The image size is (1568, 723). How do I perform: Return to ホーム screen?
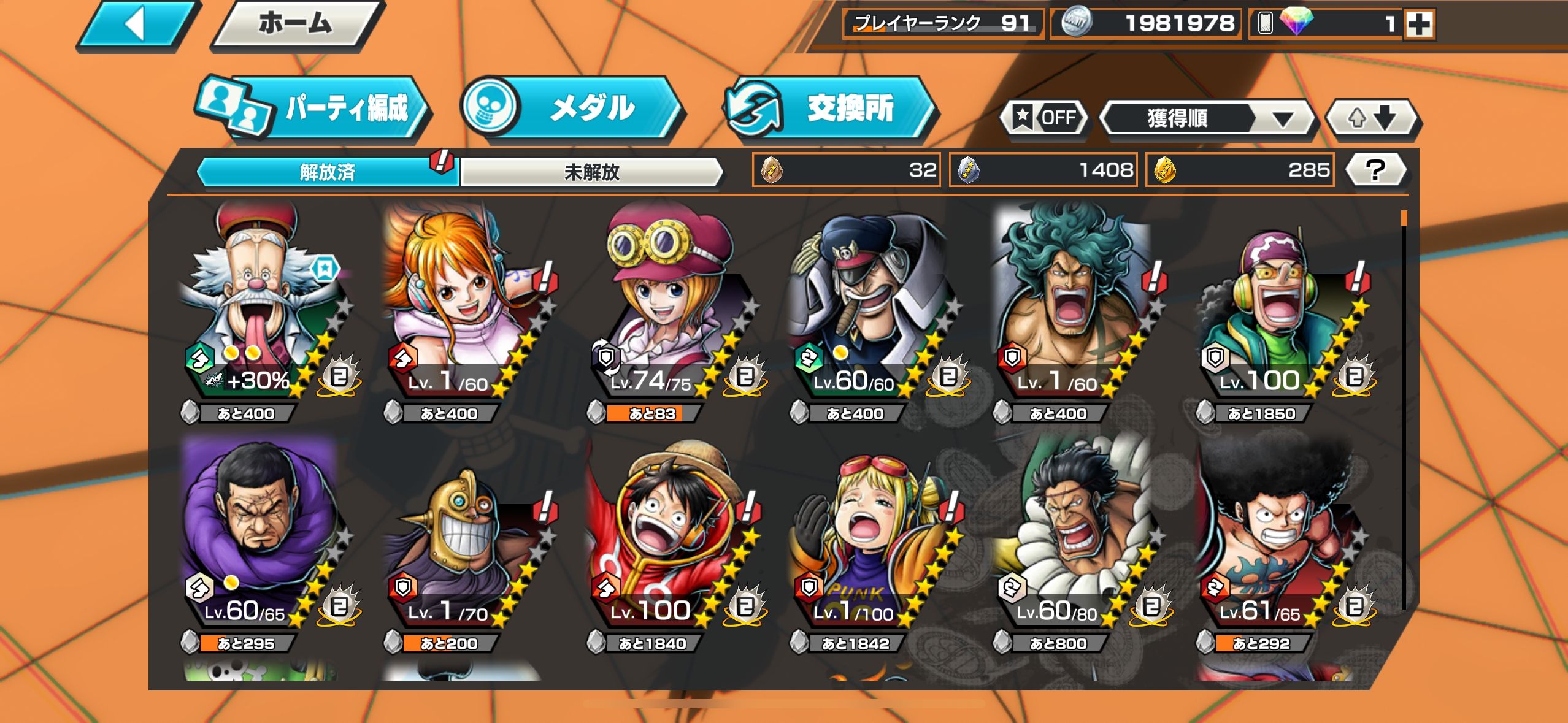296,25
